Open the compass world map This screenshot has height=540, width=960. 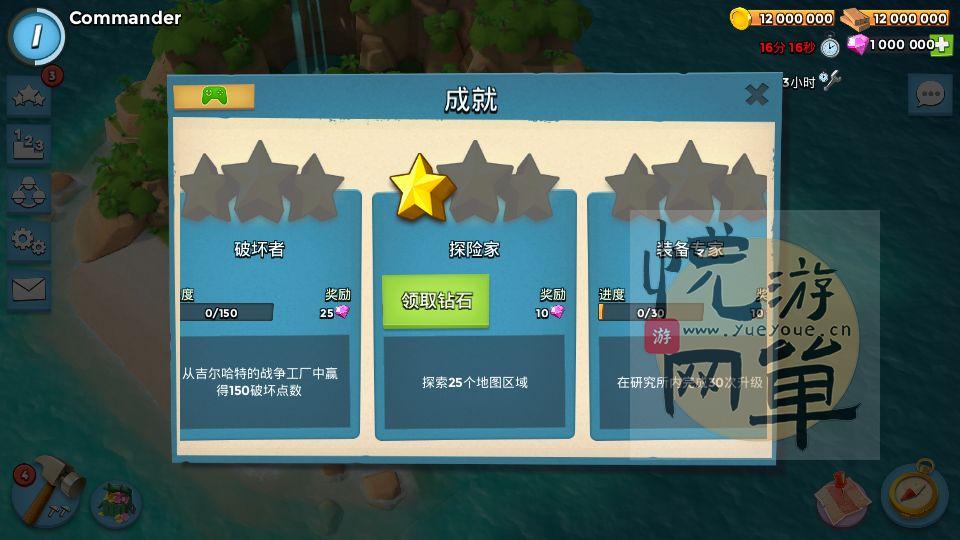click(x=914, y=494)
